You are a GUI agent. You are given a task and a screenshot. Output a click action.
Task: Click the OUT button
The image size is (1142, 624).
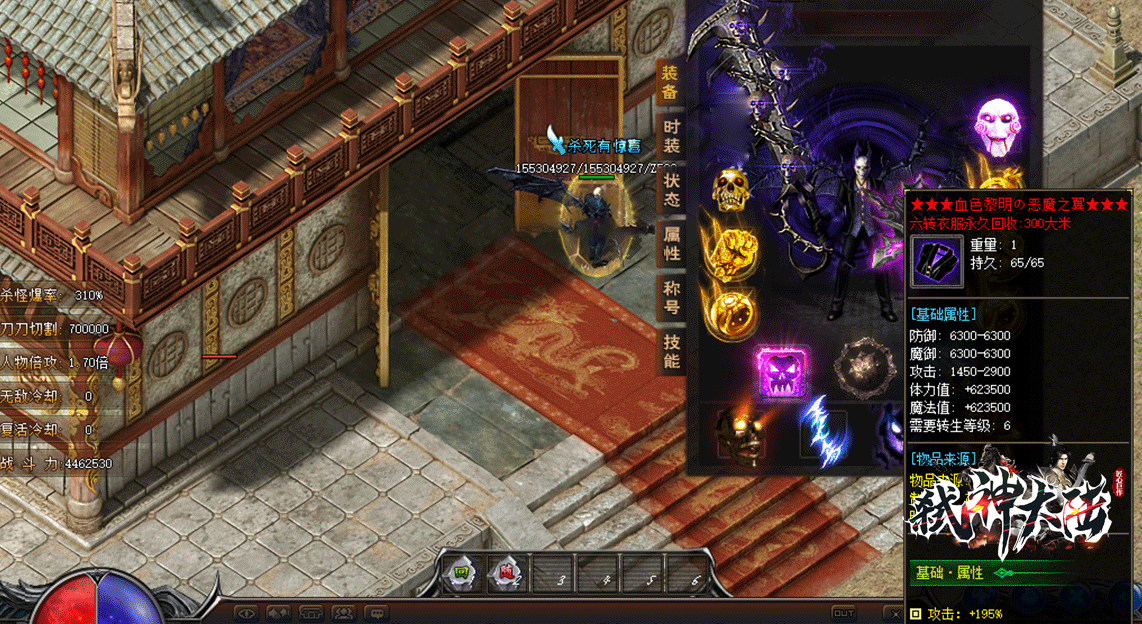point(844,612)
